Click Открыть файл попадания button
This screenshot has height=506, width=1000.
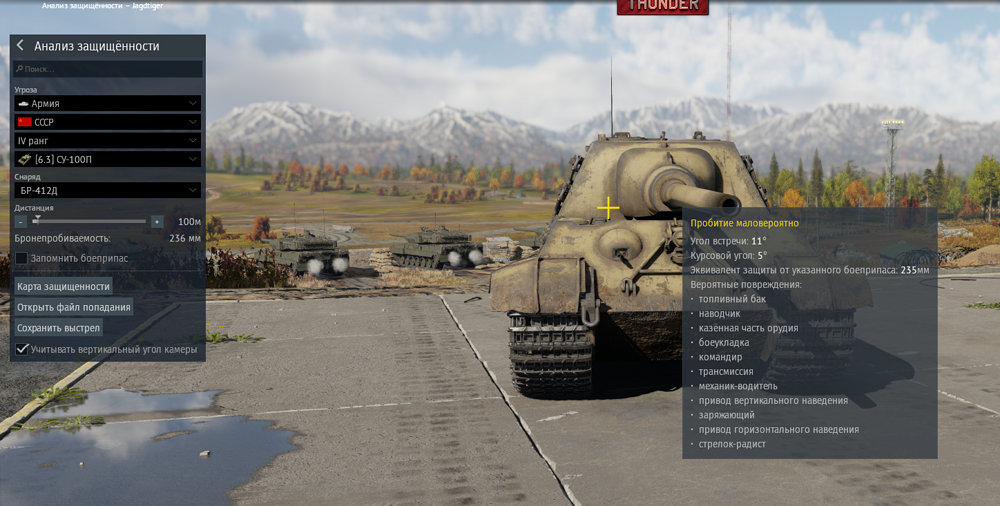click(x=74, y=307)
